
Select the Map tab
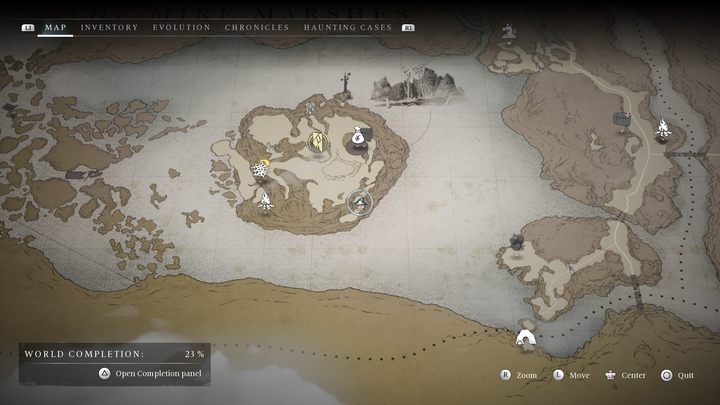coord(56,27)
